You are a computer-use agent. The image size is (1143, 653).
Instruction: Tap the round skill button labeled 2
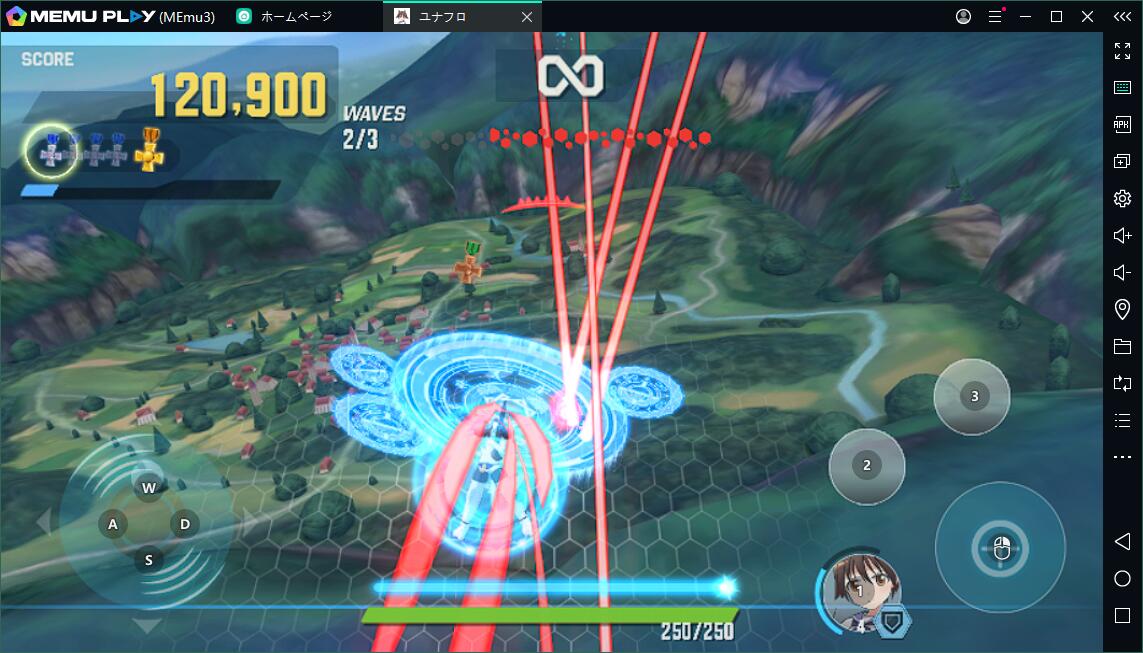tap(866, 465)
